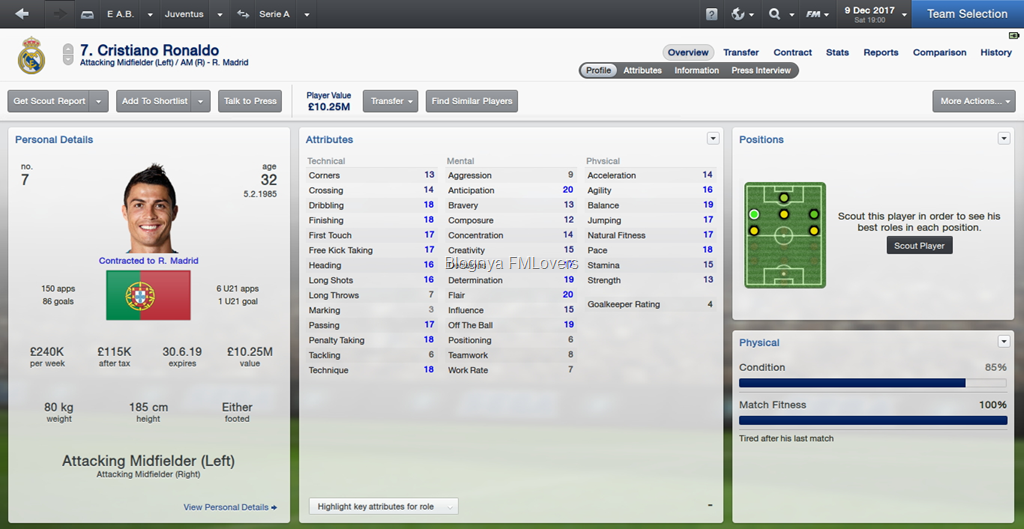This screenshot has width=1024, height=529.
Task: Open the More Actions dropdown
Action: [973, 101]
